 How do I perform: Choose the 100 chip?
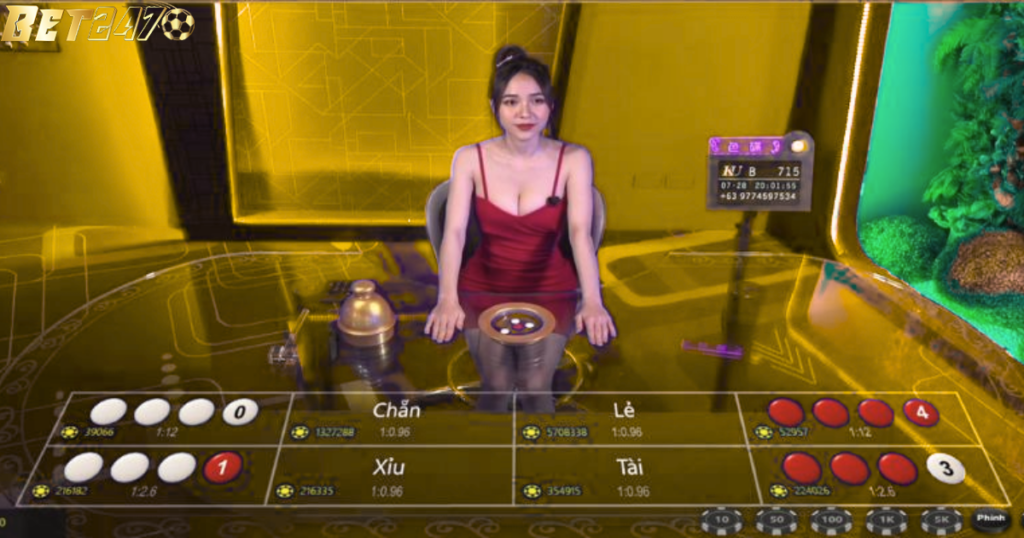click(831, 521)
